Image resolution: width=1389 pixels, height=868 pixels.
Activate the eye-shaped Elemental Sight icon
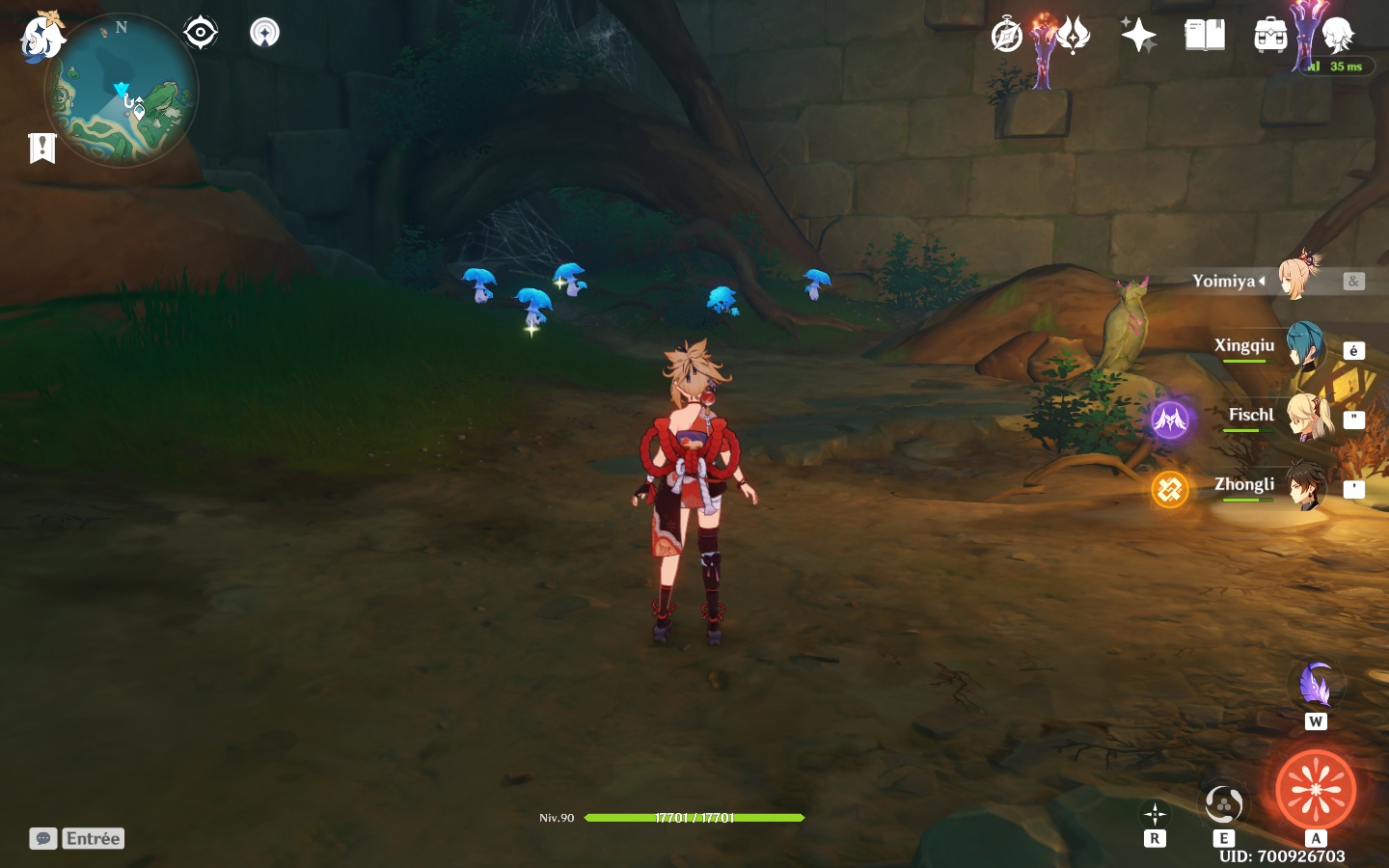[201, 33]
